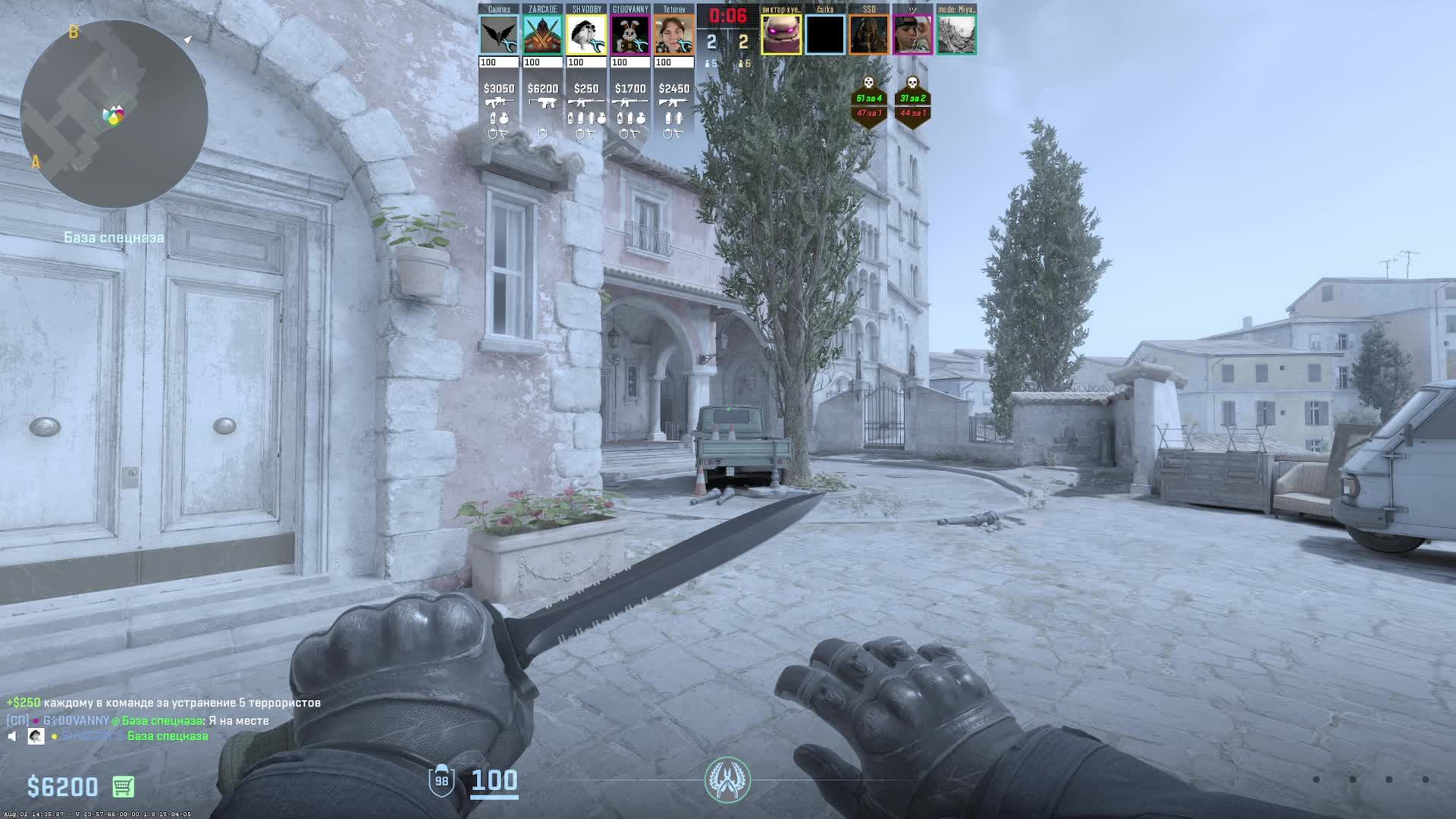Image resolution: width=1456 pixels, height=819 pixels.
Task: Pick G†OOVANNY's rabbit avatar
Action: [x=630, y=35]
